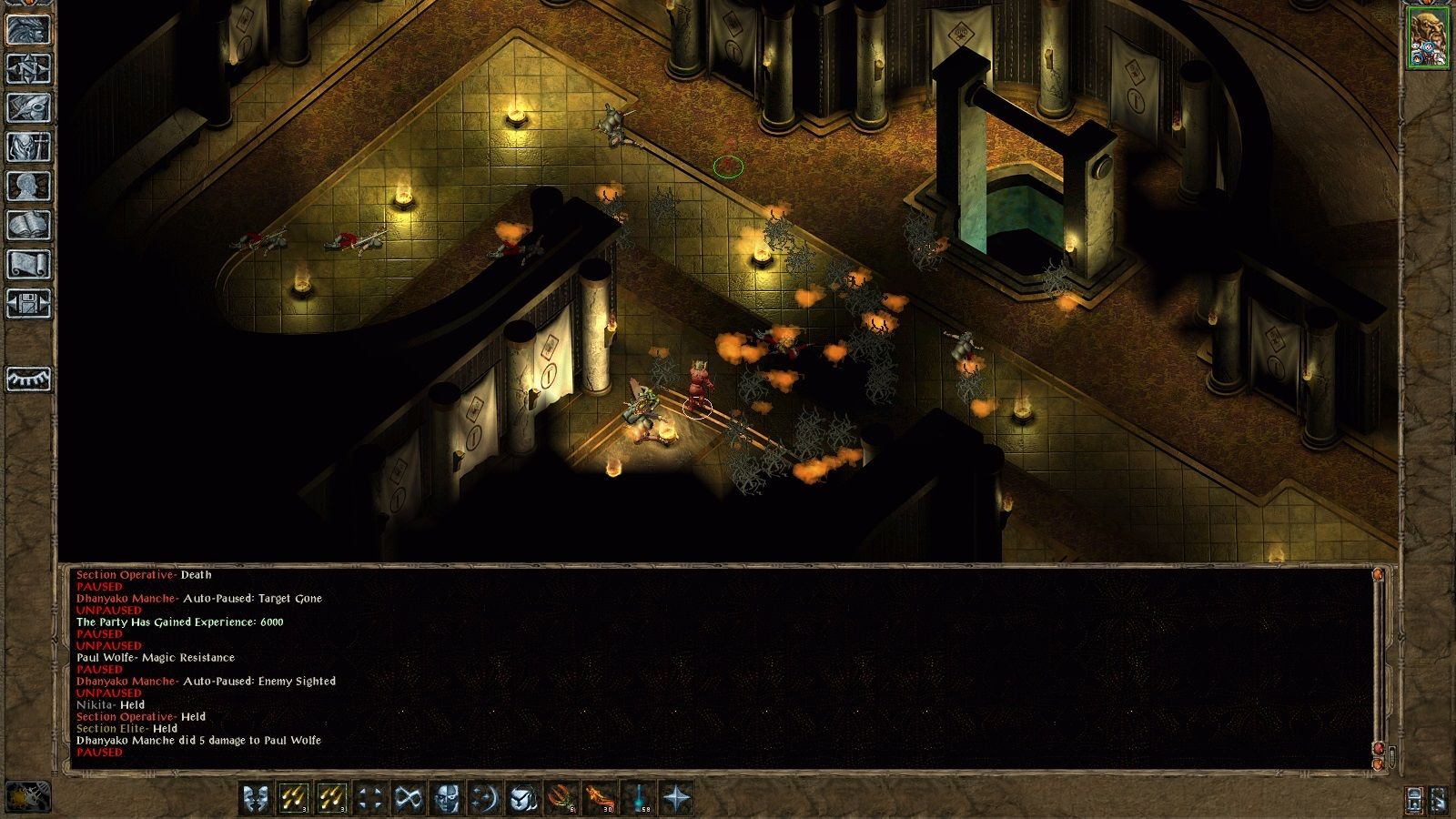
Task: Enable stealth via the half-face icon
Action: coord(443,798)
